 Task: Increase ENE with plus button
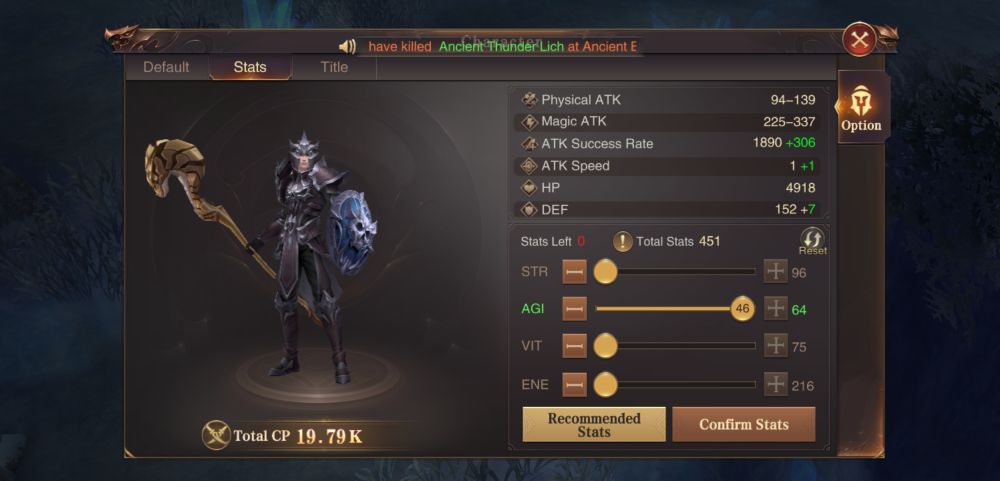[776, 384]
